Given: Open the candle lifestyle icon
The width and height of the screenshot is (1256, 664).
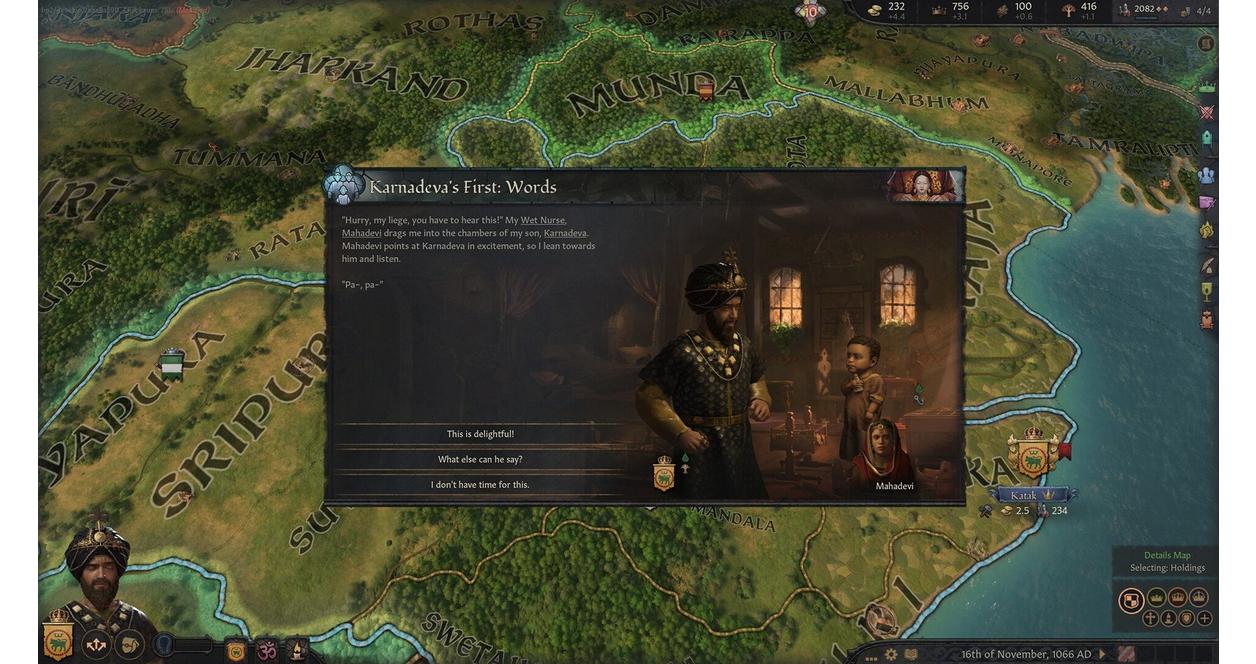Looking at the screenshot, I should (x=297, y=650).
